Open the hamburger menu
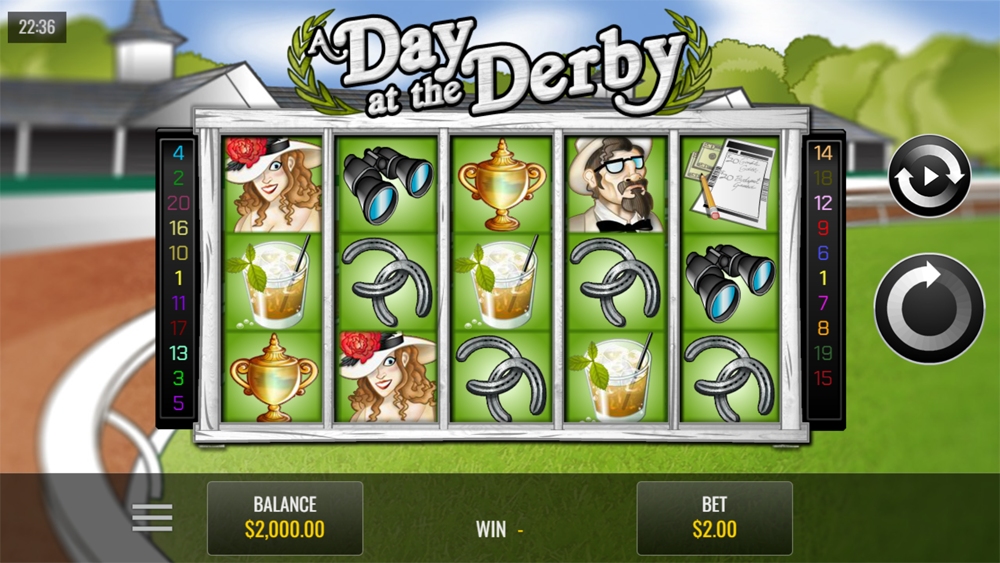The height and width of the screenshot is (563, 1000). [152, 517]
